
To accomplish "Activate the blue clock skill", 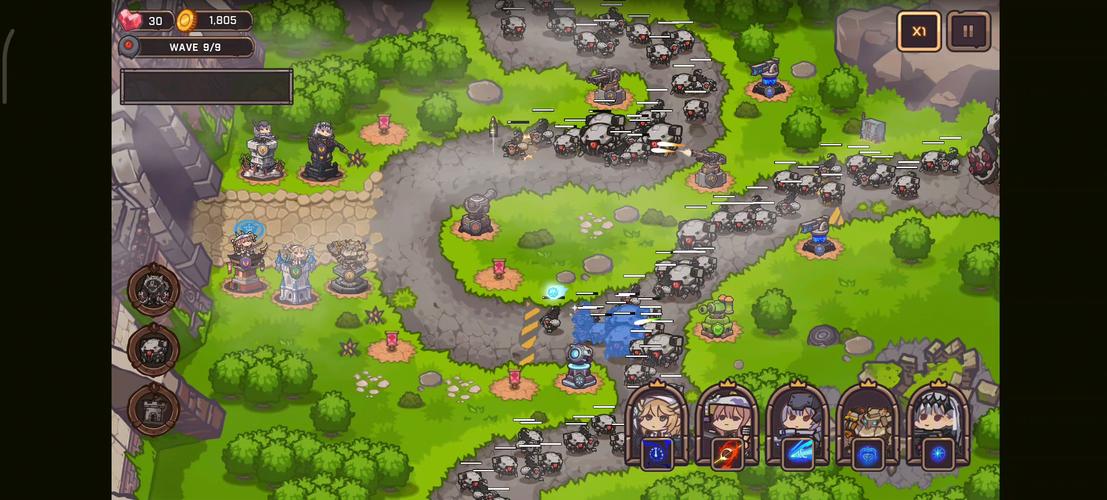I will coord(657,453).
